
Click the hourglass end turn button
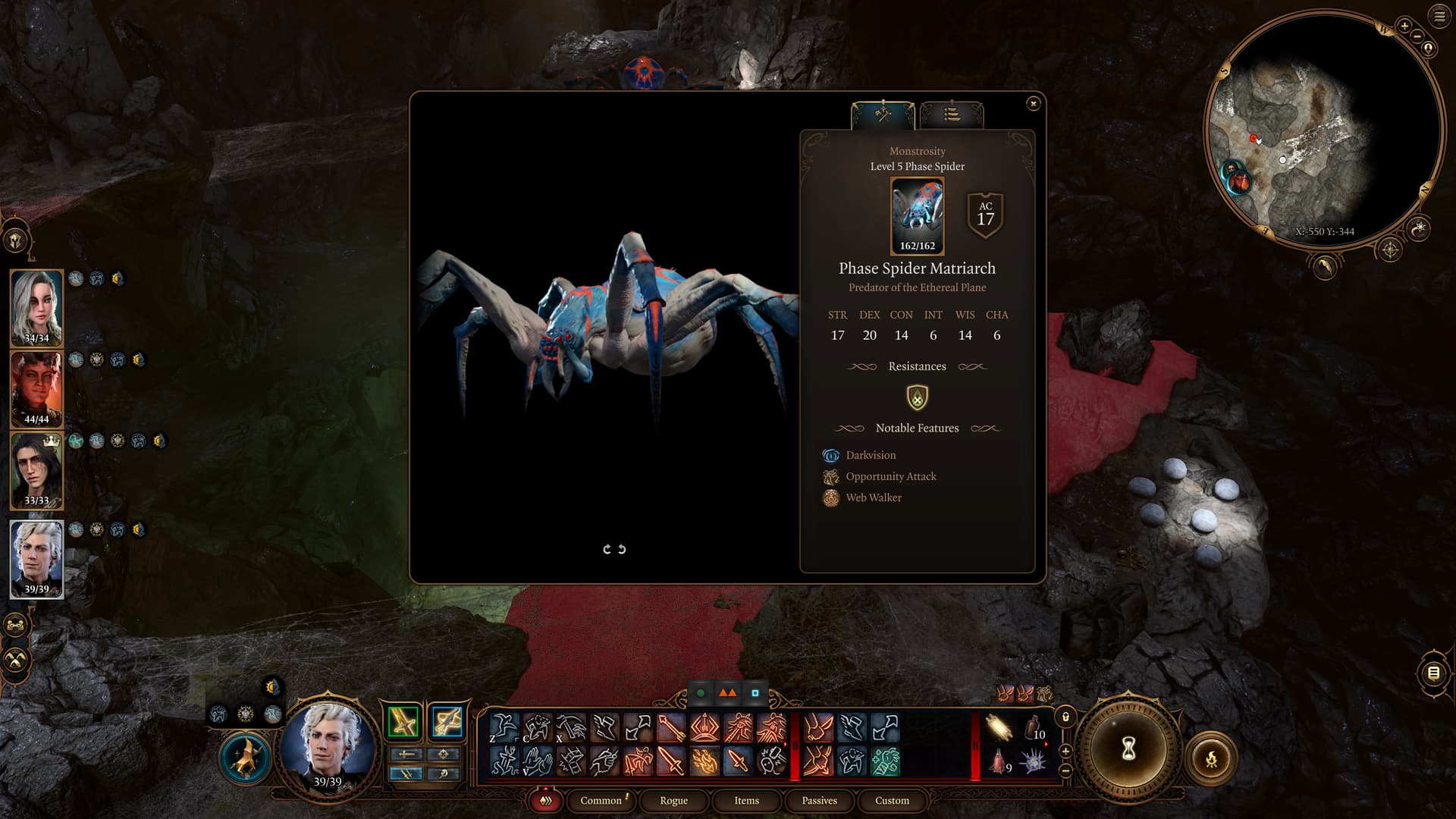1128,749
